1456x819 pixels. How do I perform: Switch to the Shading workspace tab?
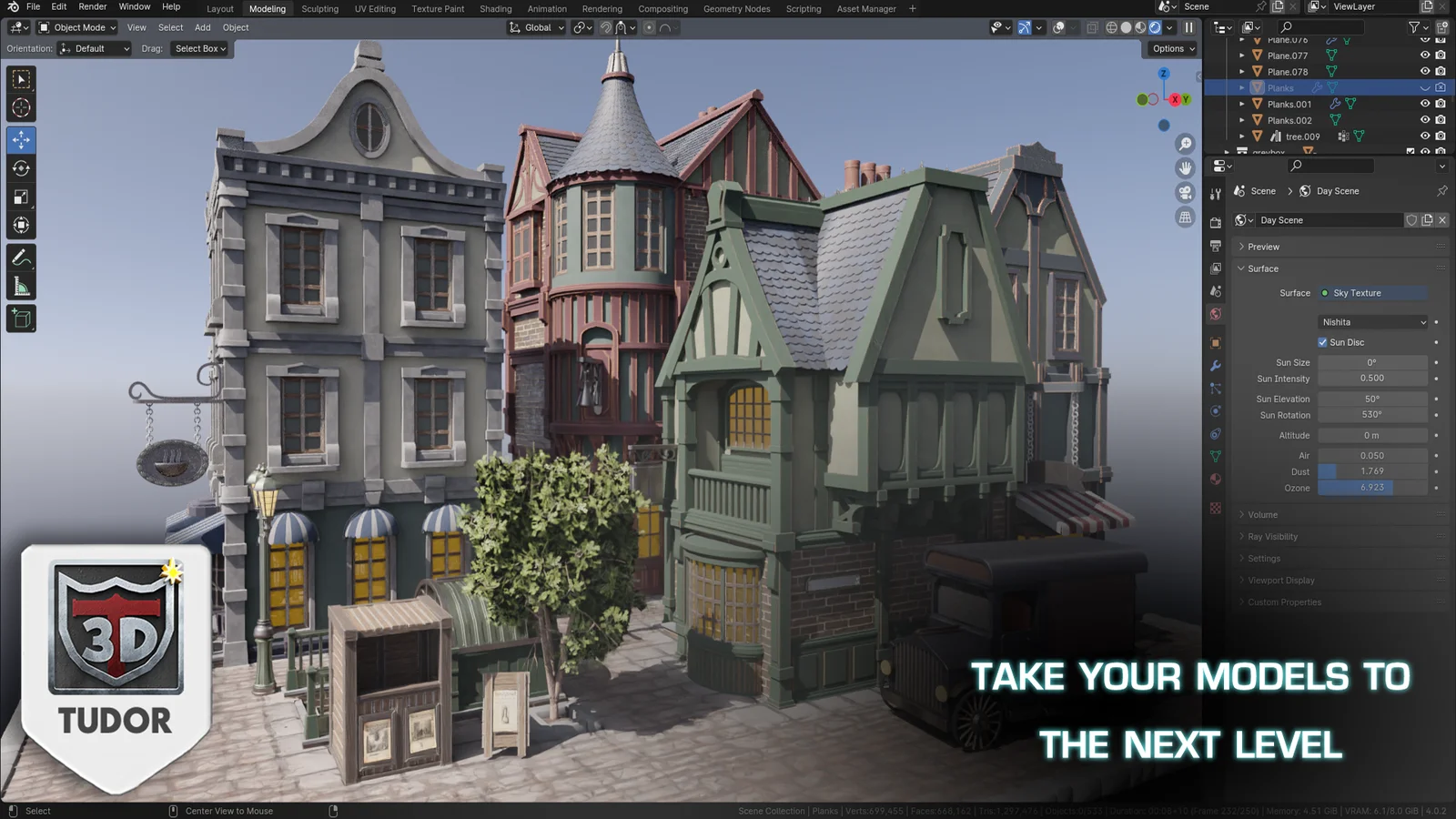tap(495, 8)
